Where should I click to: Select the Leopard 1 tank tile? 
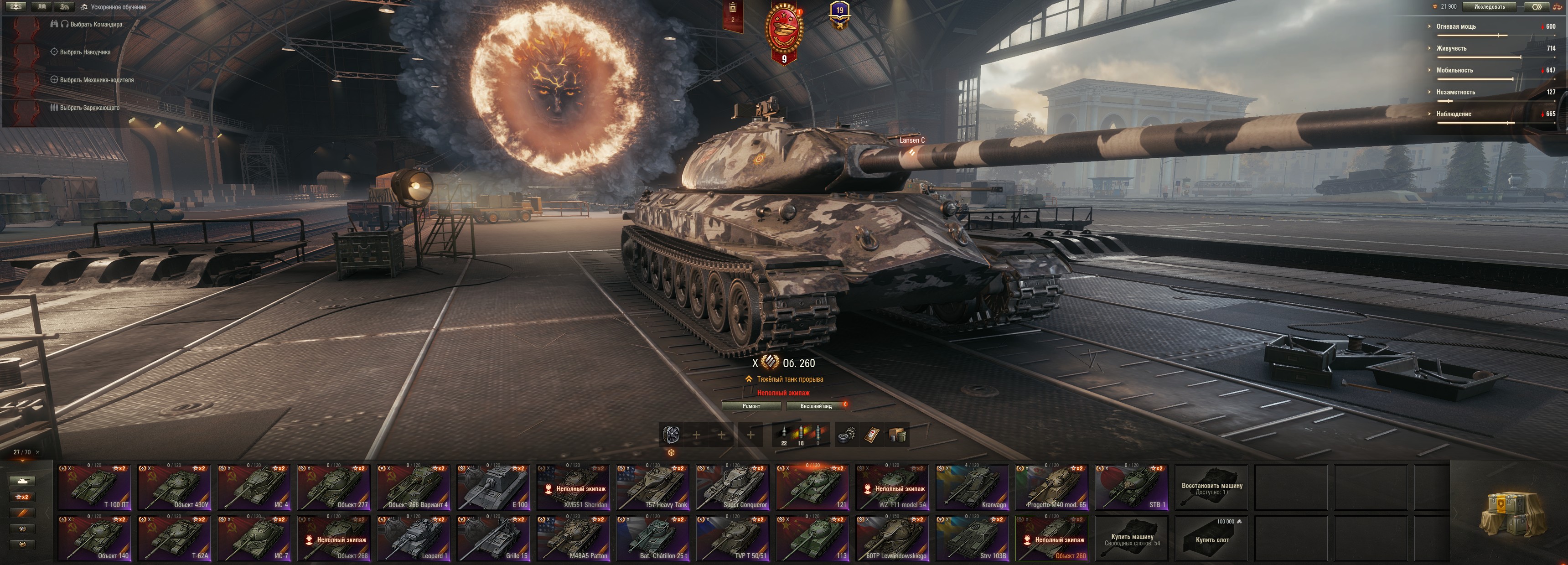tap(414, 538)
